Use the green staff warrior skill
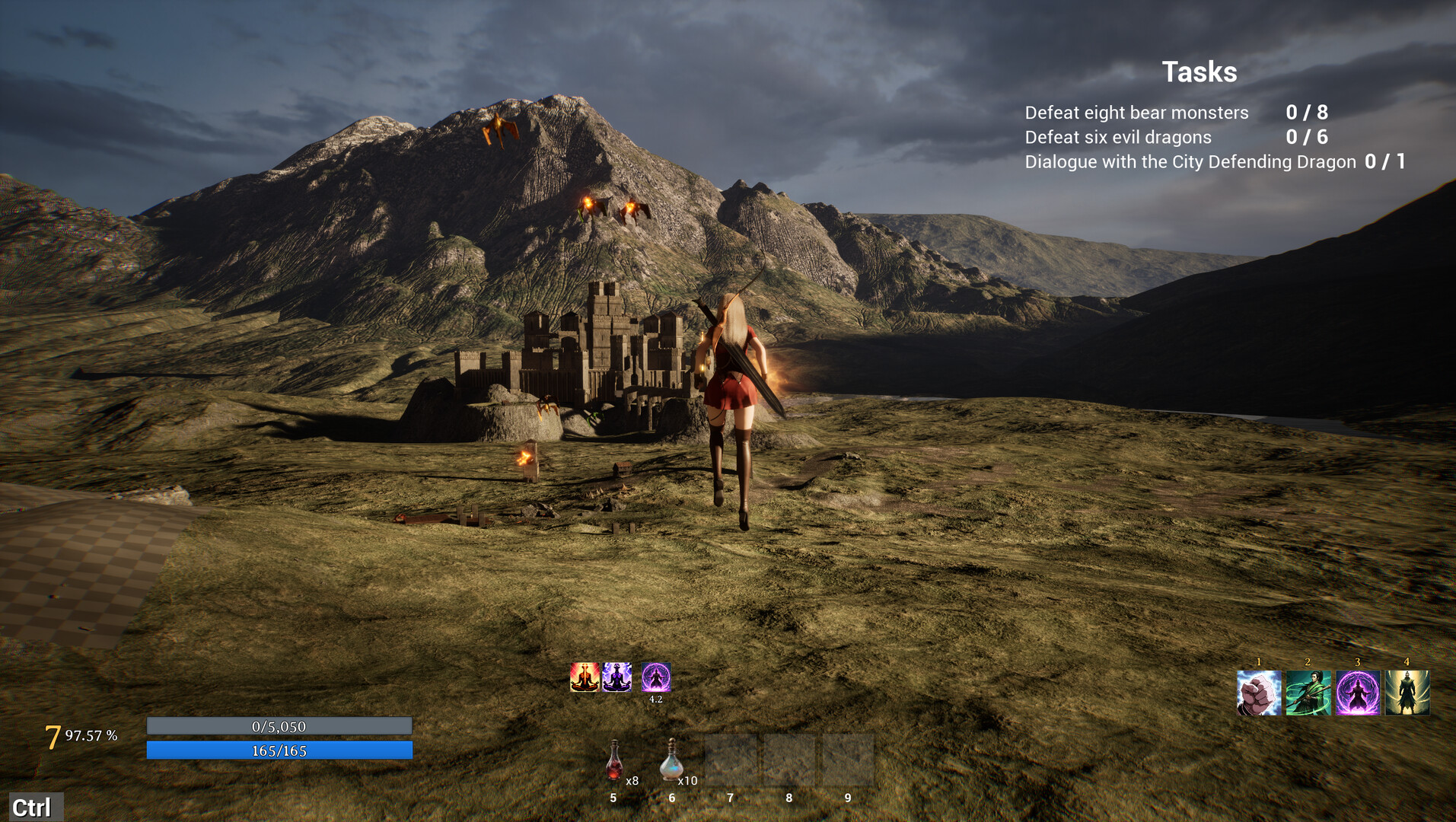The image size is (1456, 822). (1308, 693)
